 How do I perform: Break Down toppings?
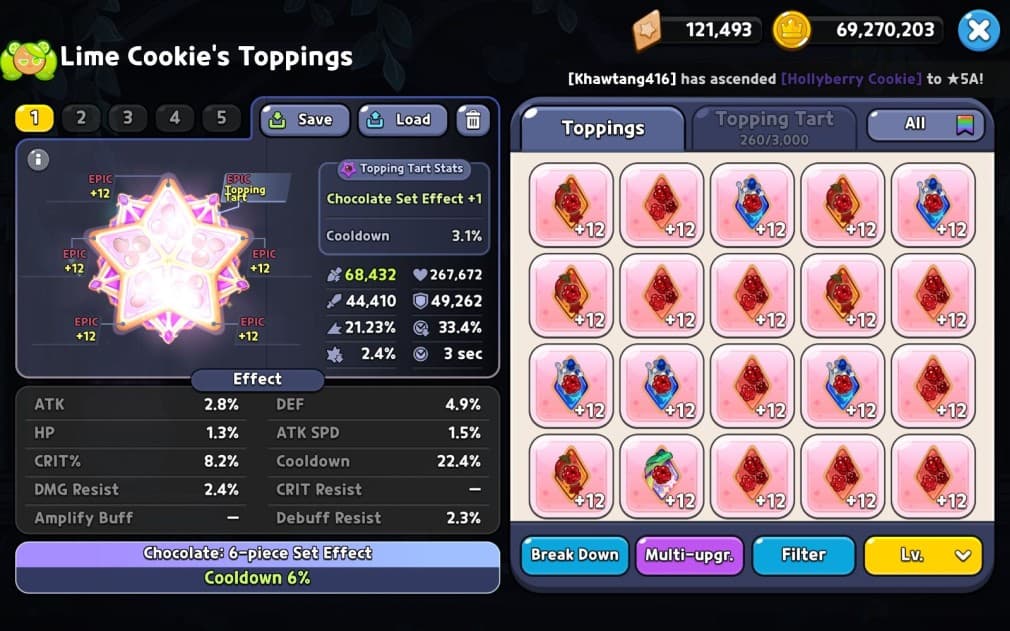point(574,555)
